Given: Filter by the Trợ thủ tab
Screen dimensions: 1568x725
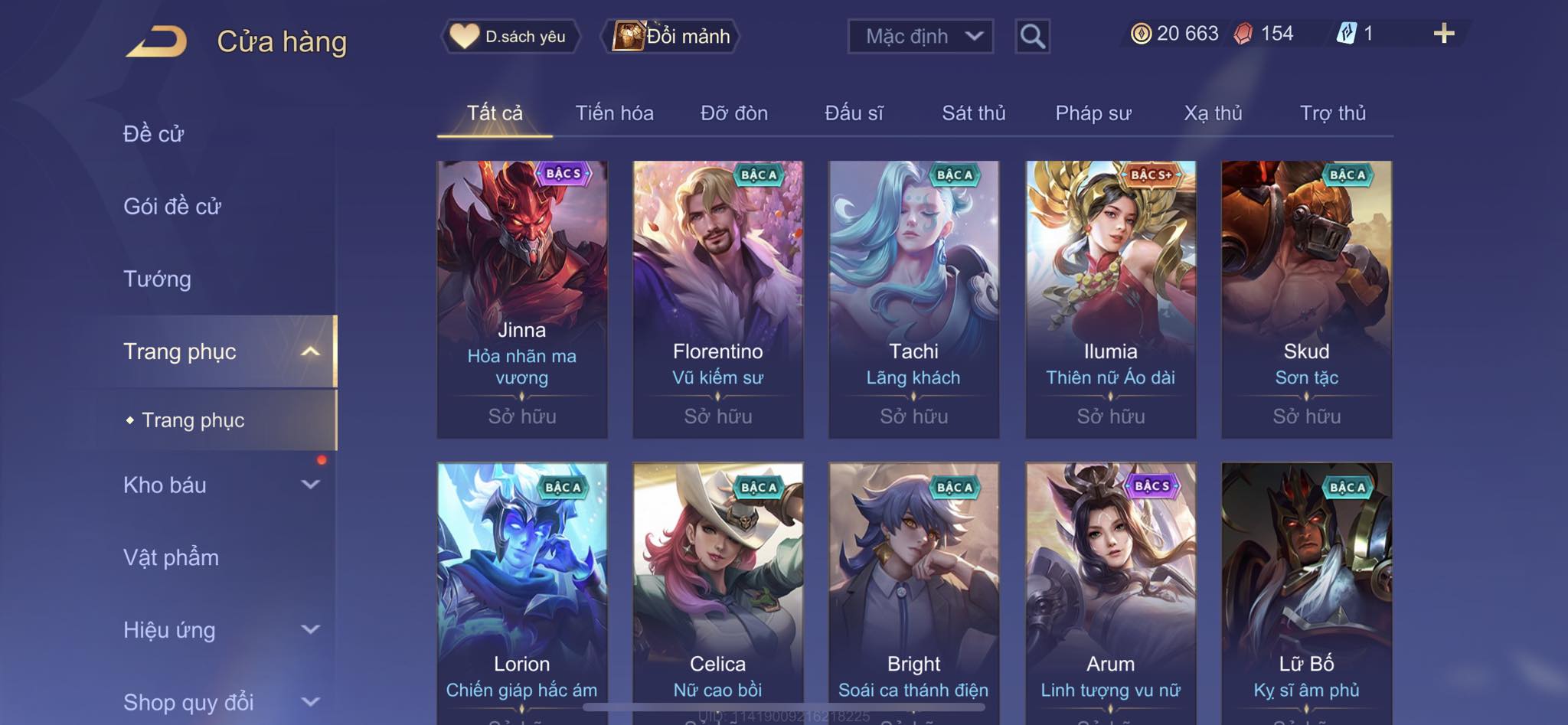Looking at the screenshot, I should pyautogui.click(x=1332, y=113).
